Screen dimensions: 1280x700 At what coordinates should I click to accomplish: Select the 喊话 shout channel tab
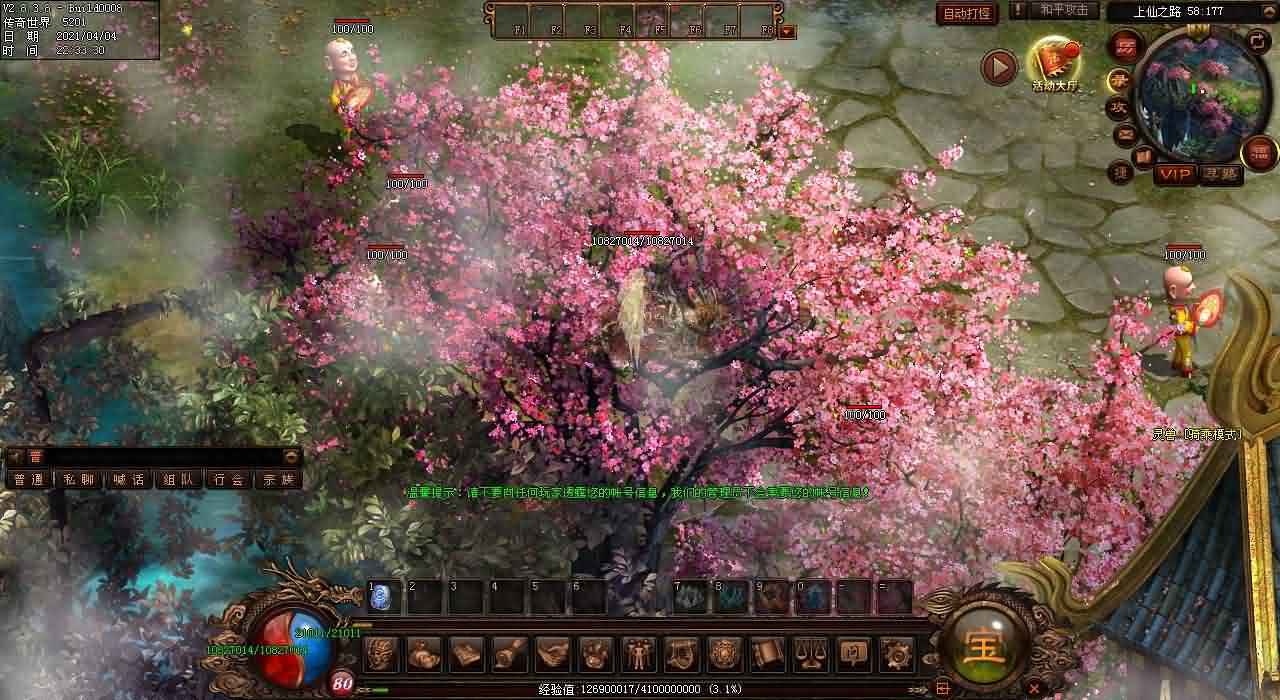[129, 480]
